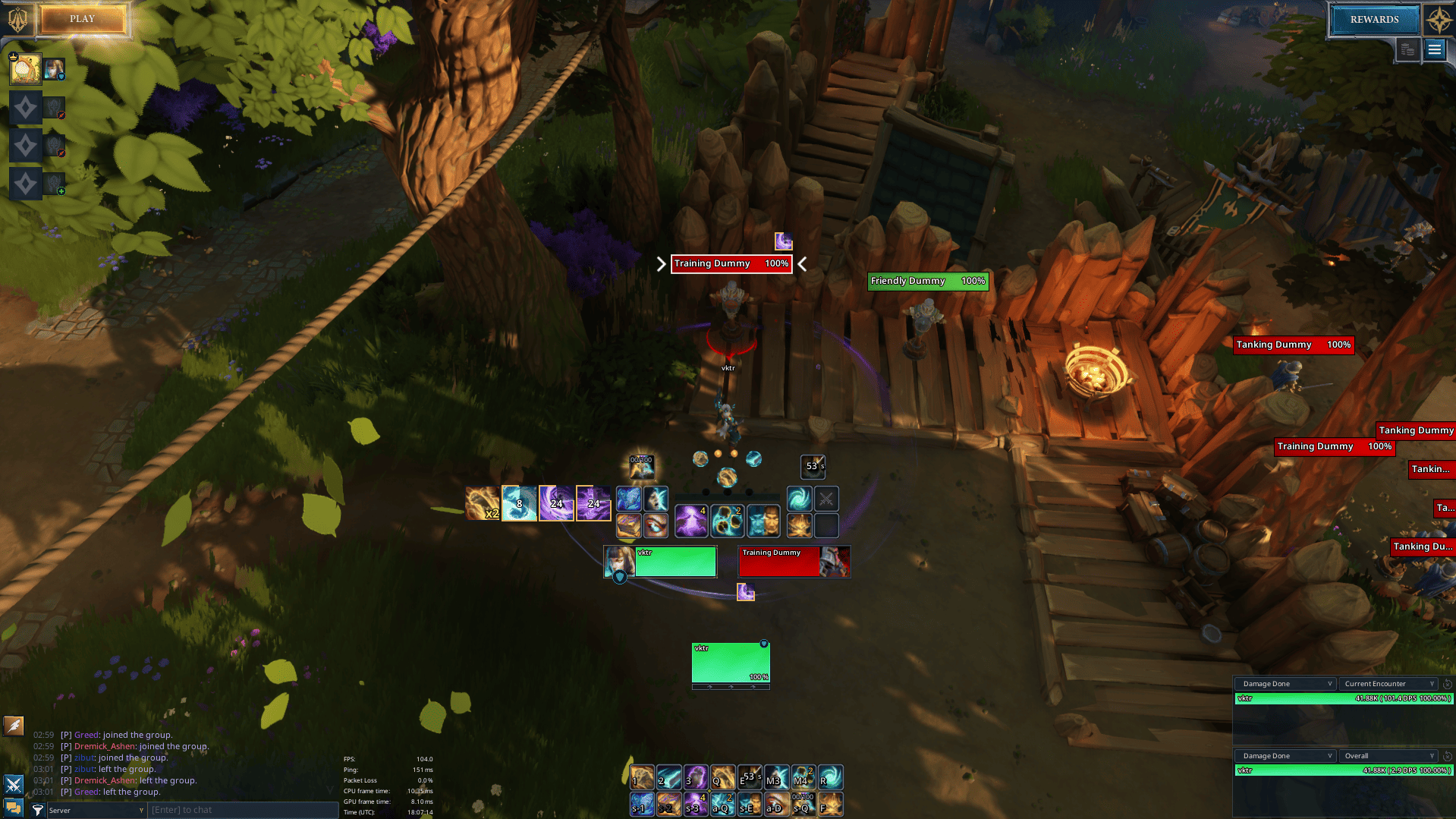Screen dimensions: 1456x819
Task: Activate the purple fist ability in slot 3
Action: point(695,776)
